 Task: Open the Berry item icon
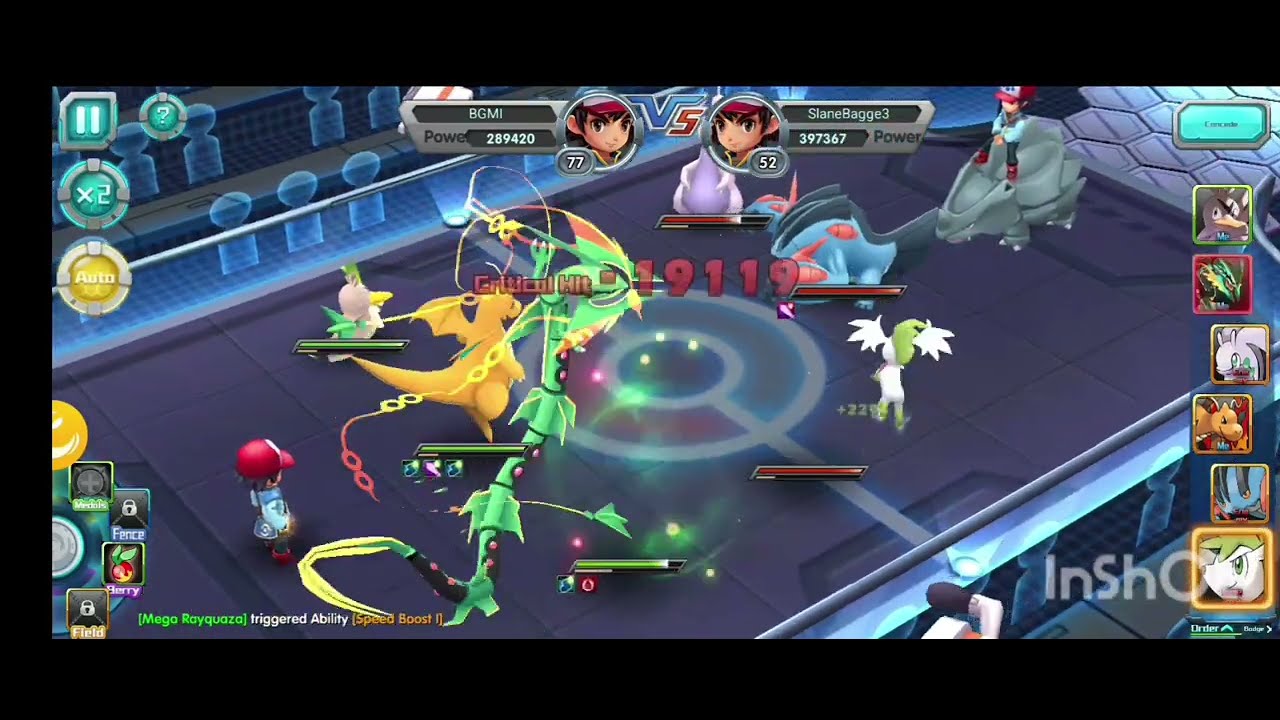pyautogui.click(x=122, y=565)
